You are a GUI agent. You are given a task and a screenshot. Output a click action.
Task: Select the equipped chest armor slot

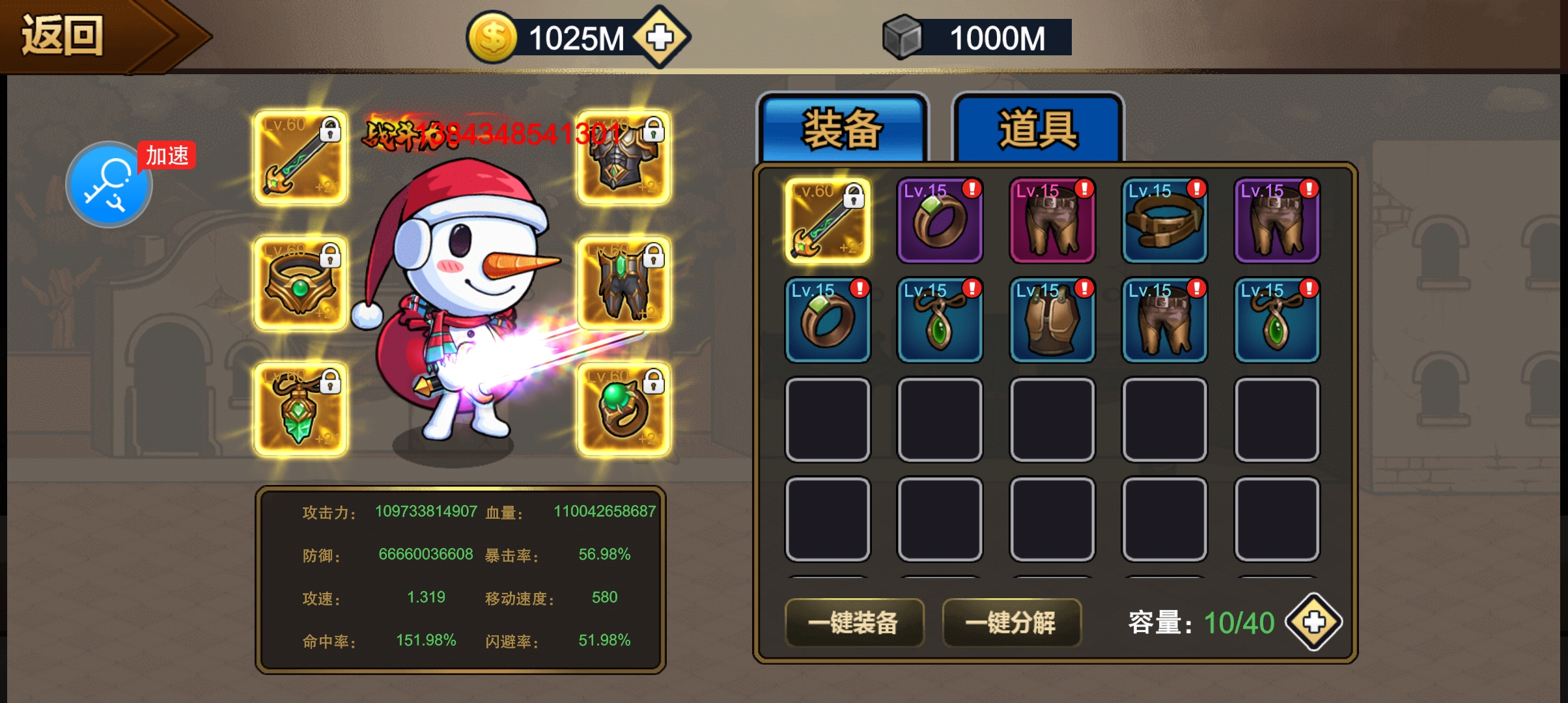[623, 158]
